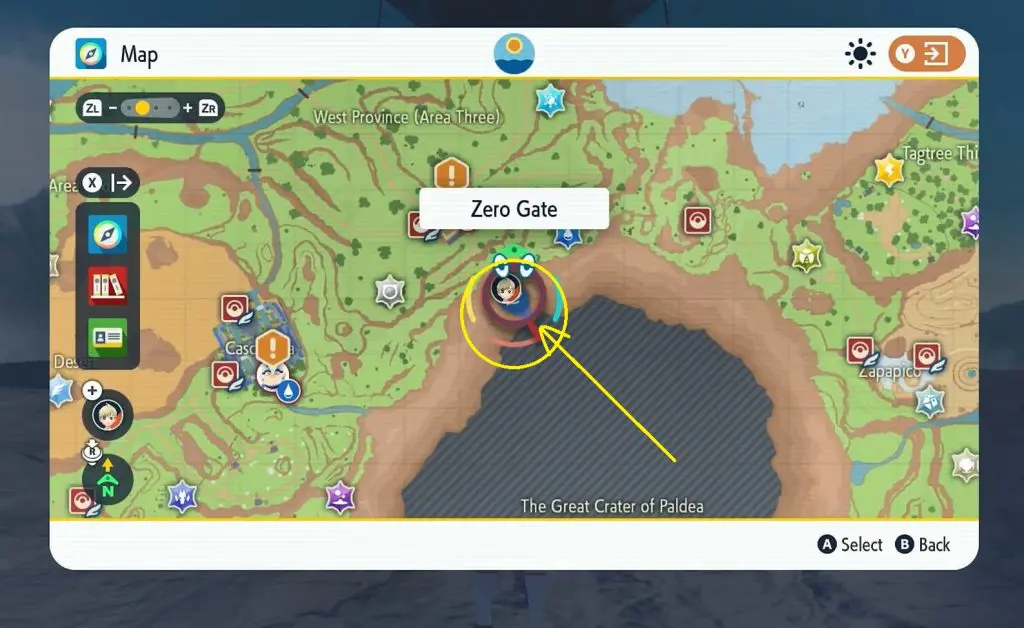The image size is (1024, 628).
Task: Recenter the map on the player portrait
Action: 107,414
